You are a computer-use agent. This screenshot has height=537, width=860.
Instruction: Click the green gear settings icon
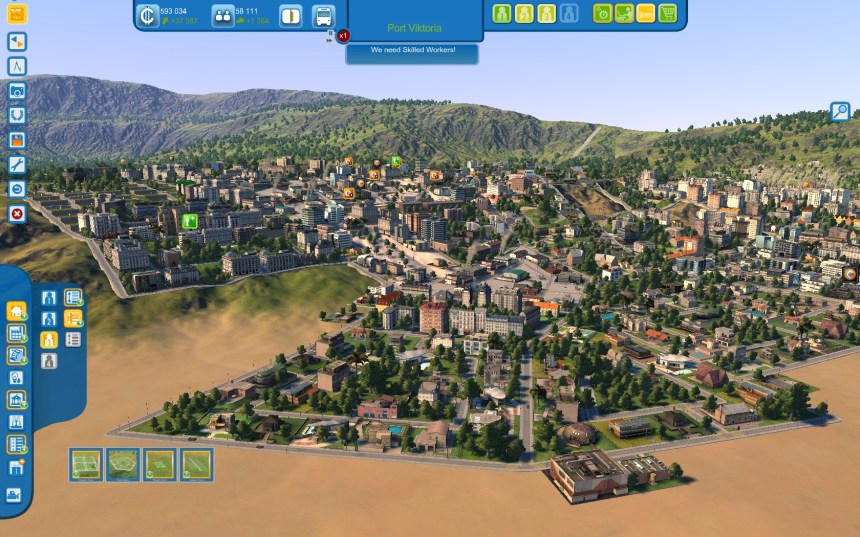602,13
